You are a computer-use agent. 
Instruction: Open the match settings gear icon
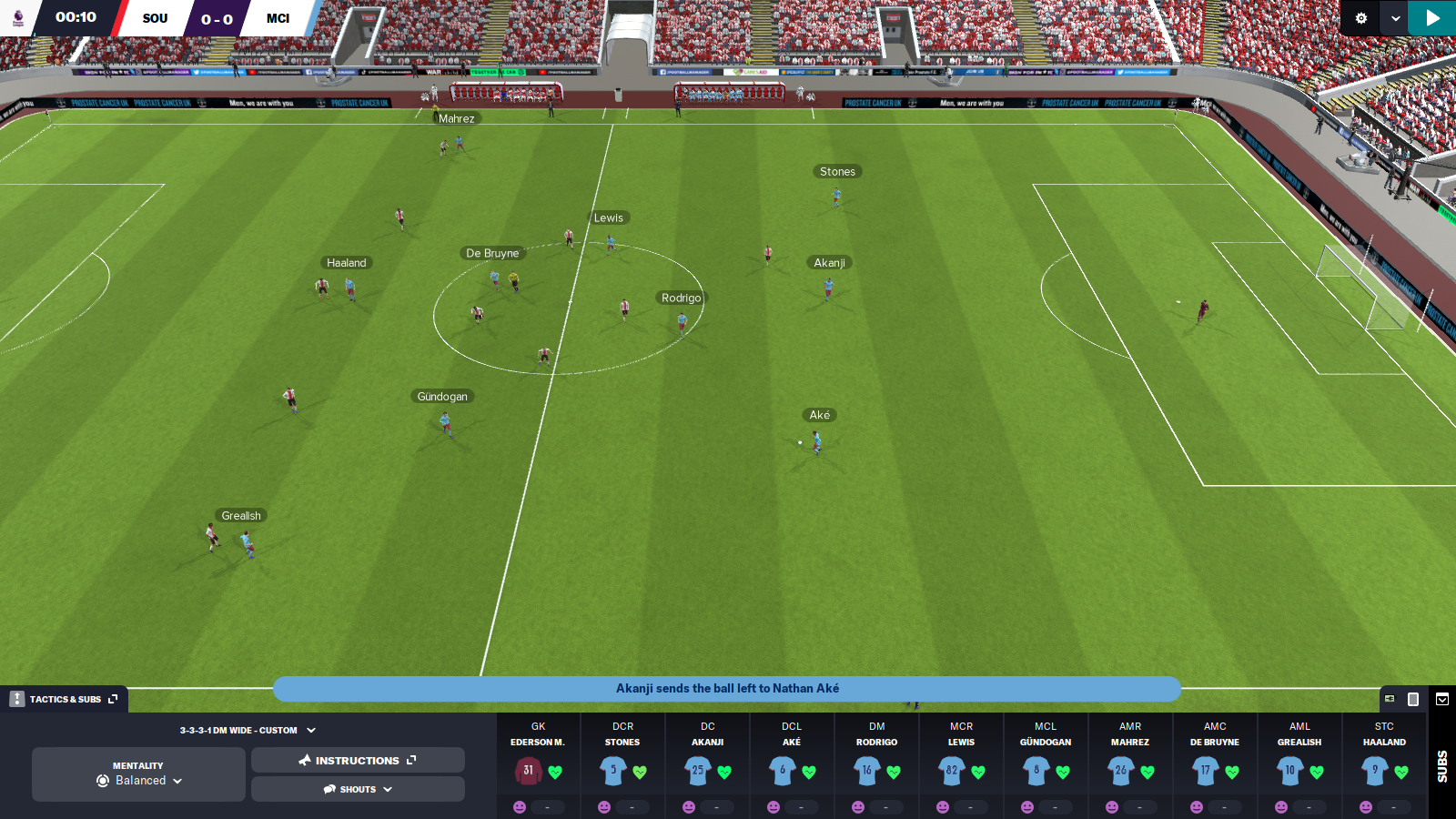1360,17
